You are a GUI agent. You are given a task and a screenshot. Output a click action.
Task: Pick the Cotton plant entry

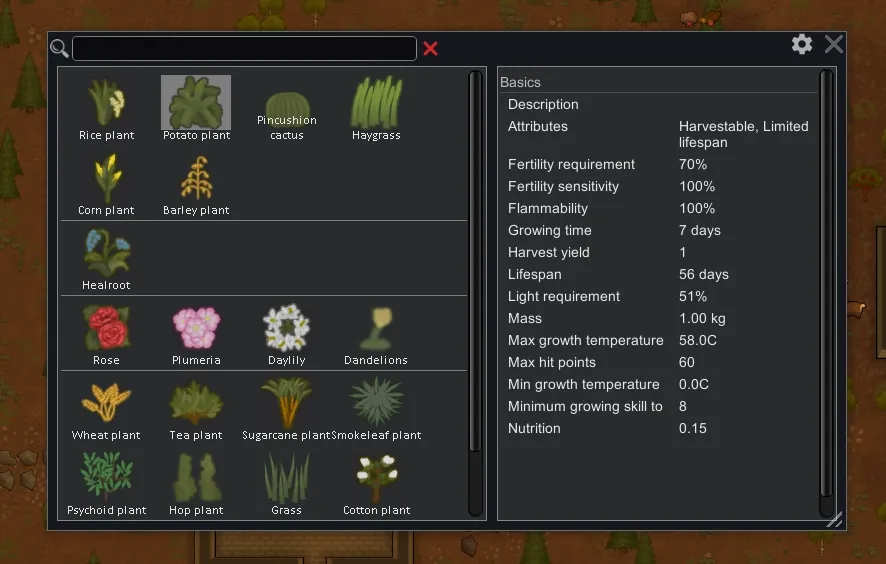pos(376,483)
